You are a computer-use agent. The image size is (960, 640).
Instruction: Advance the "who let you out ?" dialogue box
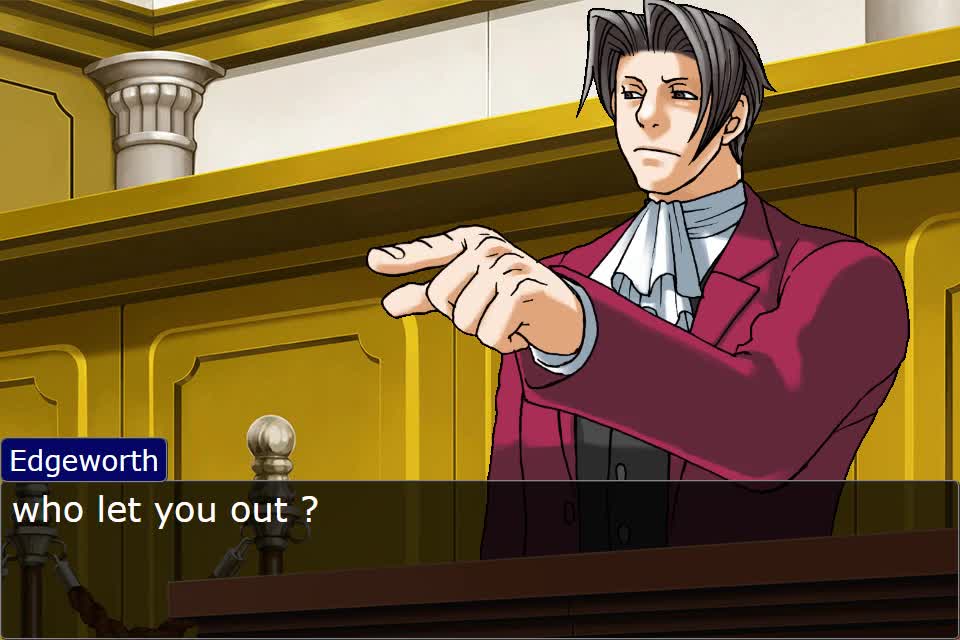[x=480, y=557]
